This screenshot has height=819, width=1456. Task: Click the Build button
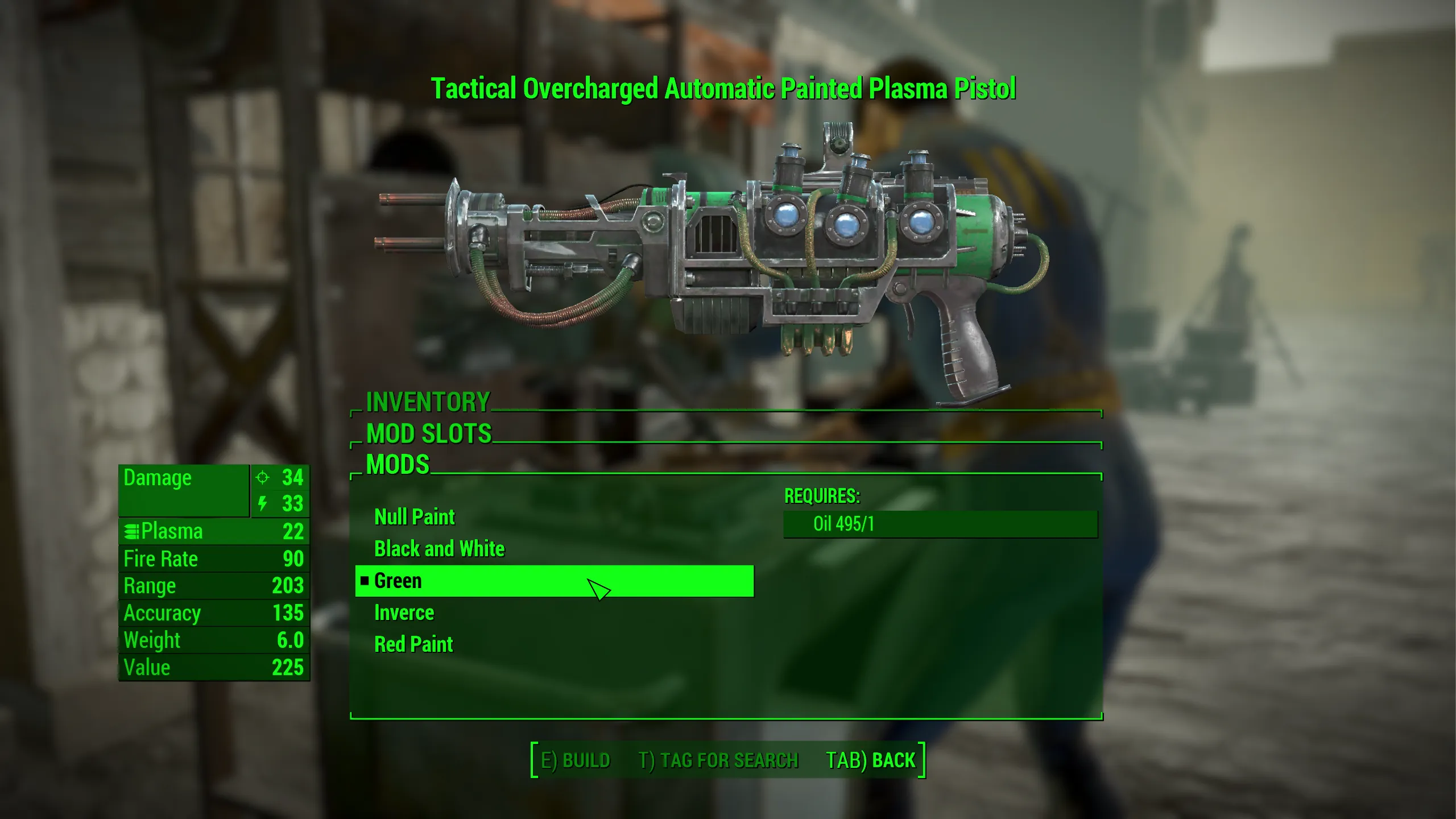pyautogui.click(x=575, y=760)
